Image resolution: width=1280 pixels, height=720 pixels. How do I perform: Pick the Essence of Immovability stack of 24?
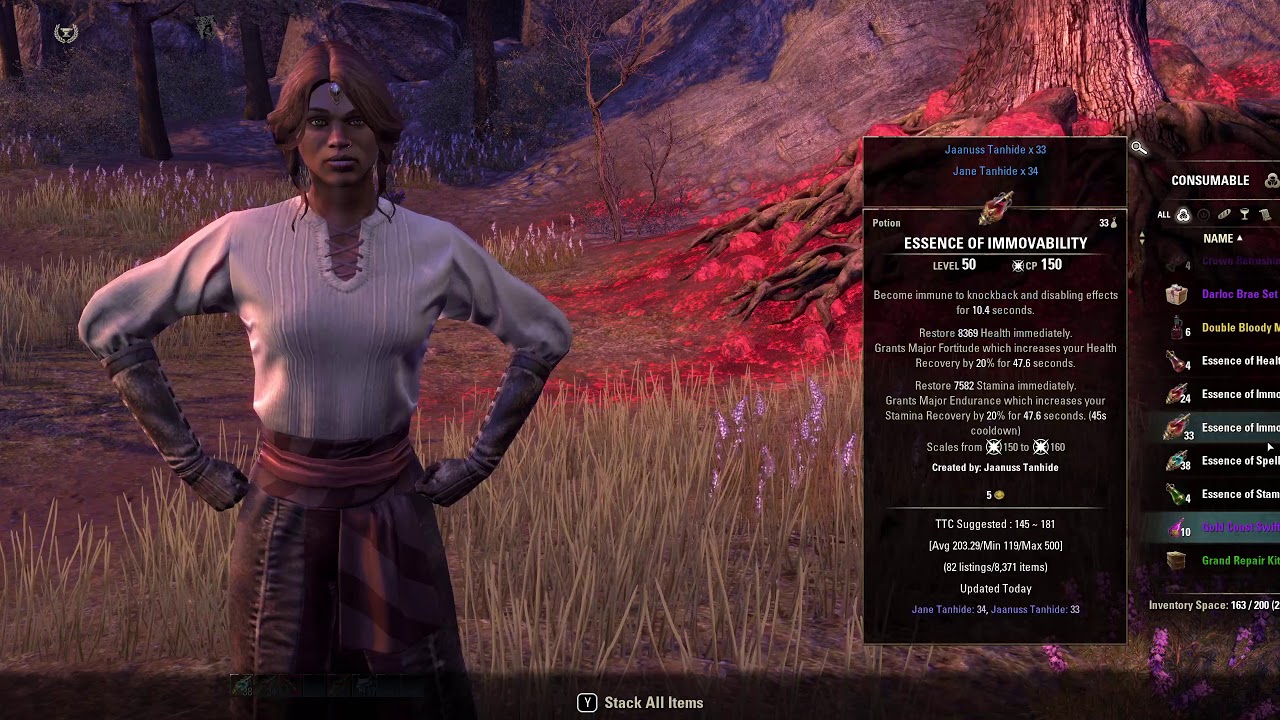1239,395
